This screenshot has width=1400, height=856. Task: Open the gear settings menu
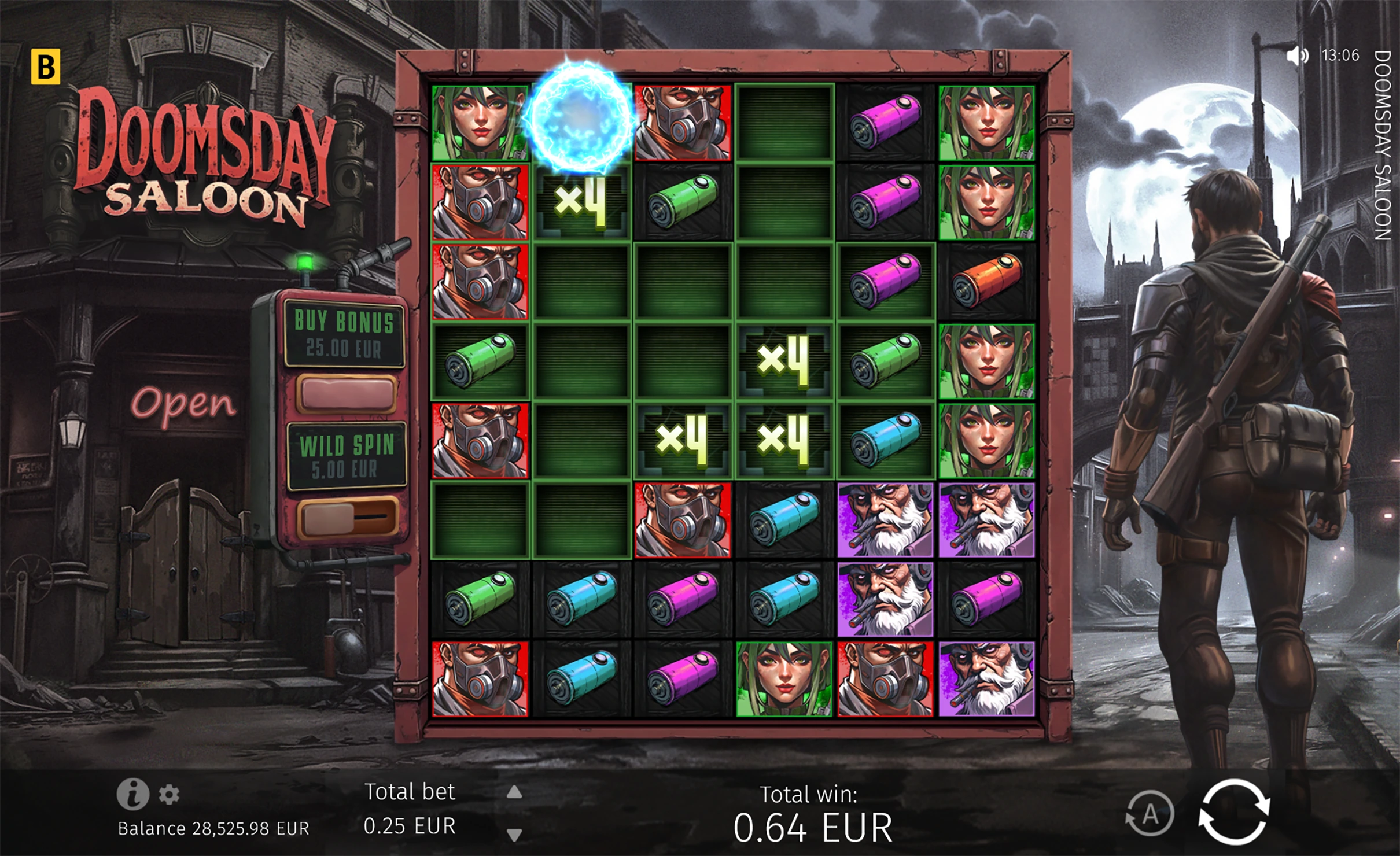[169, 795]
